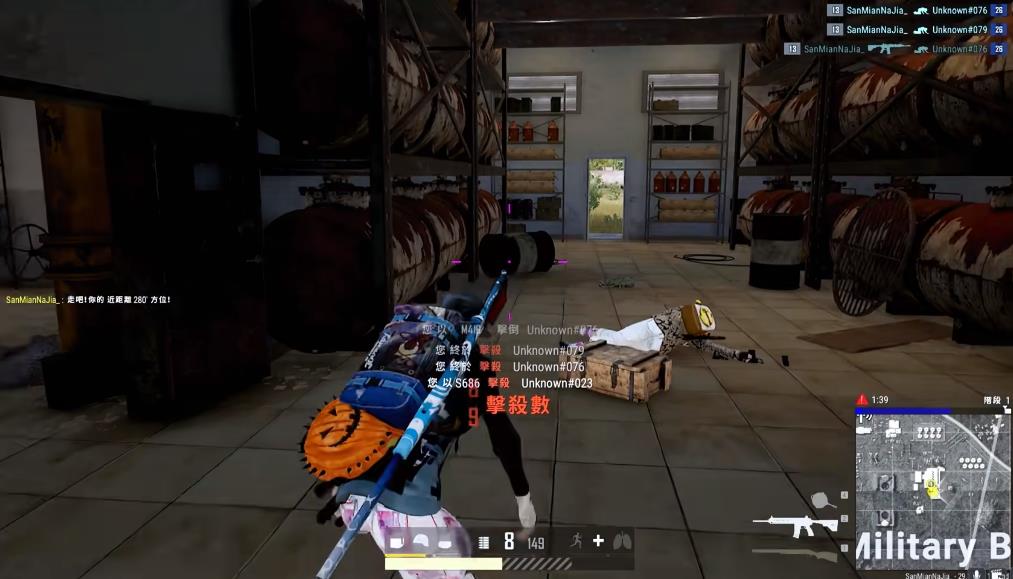This screenshot has width=1013, height=579.
Task: Click the running figure boost icon
Action: coord(575,541)
